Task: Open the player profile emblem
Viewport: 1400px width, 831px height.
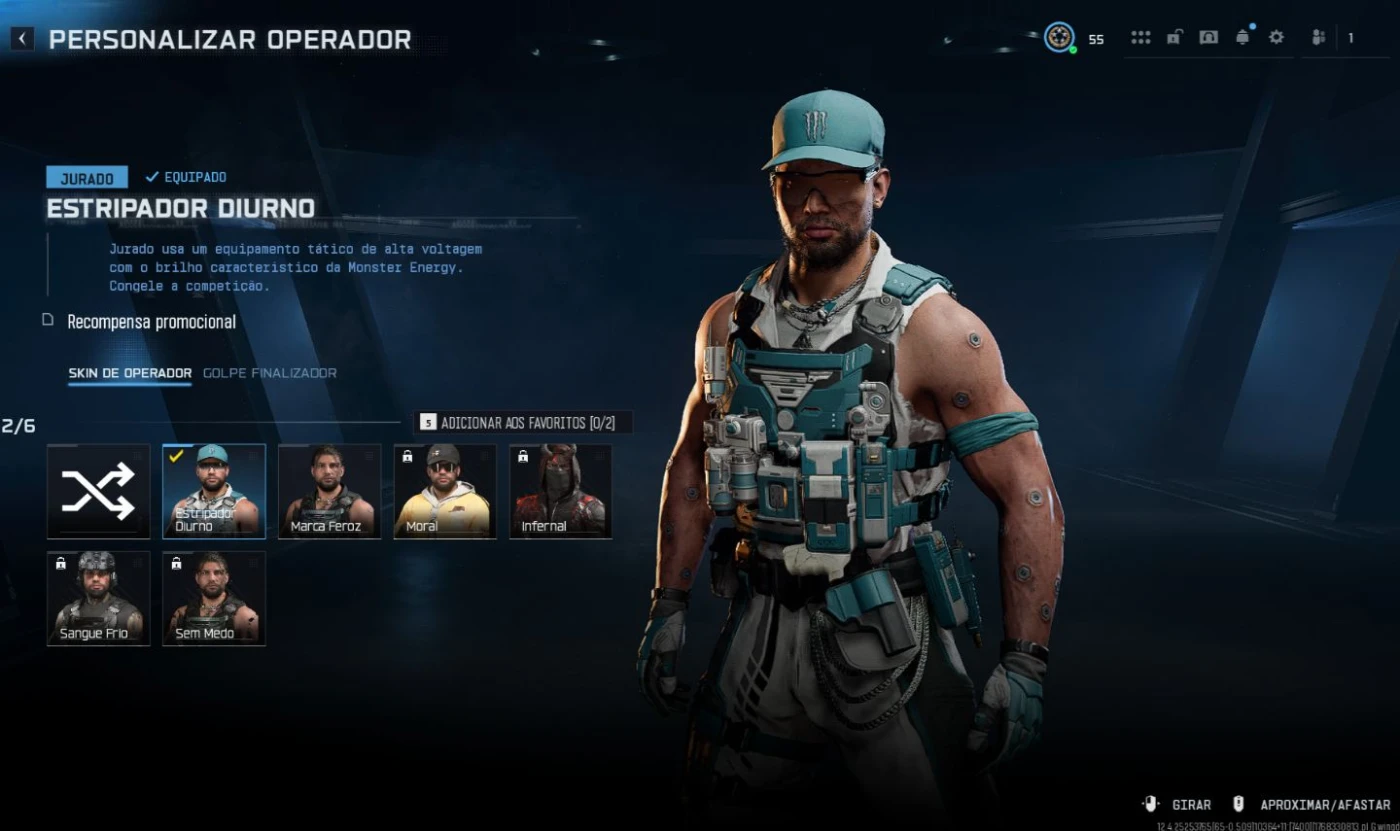Action: click(1059, 38)
